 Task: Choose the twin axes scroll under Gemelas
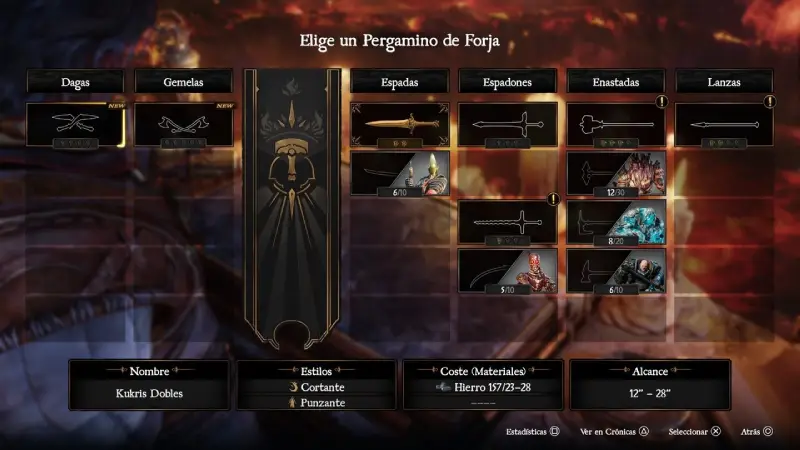(x=184, y=125)
